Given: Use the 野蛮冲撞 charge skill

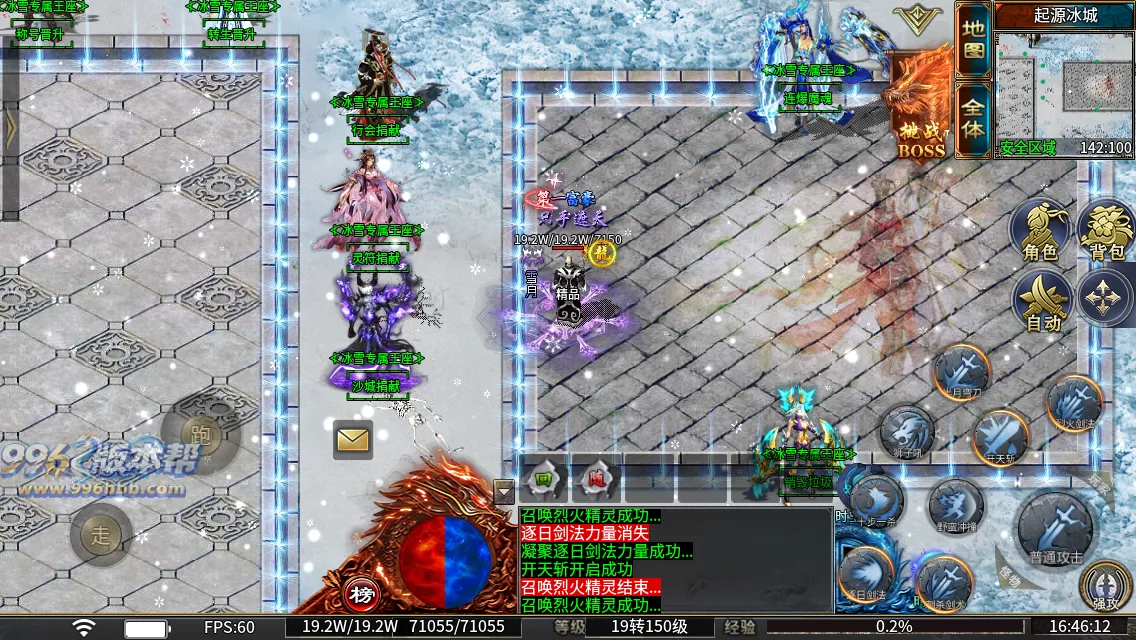Looking at the screenshot, I should (x=956, y=505).
